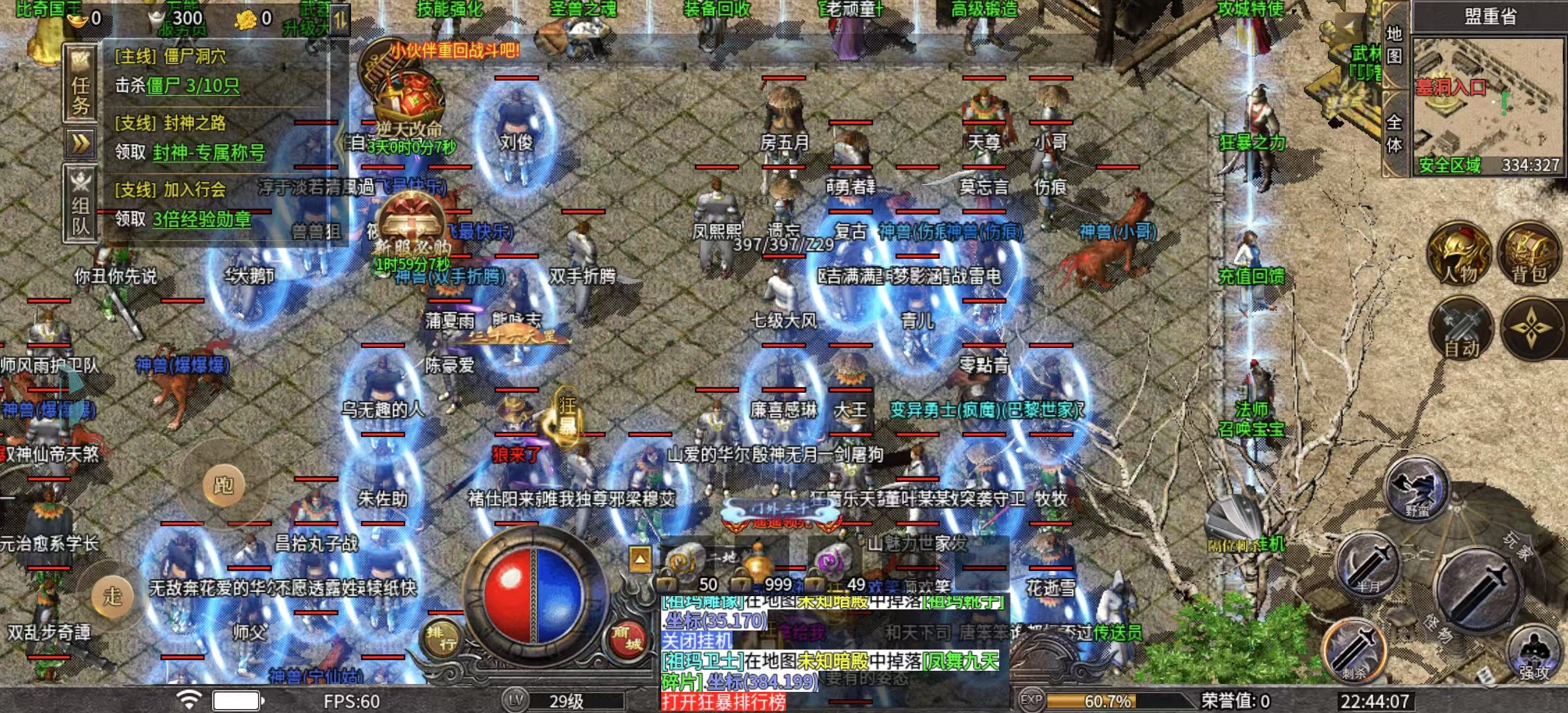The width and height of the screenshot is (1568, 713).
Task: Toggle the 刺杀 thrust skill
Action: [x=1353, y=650]
